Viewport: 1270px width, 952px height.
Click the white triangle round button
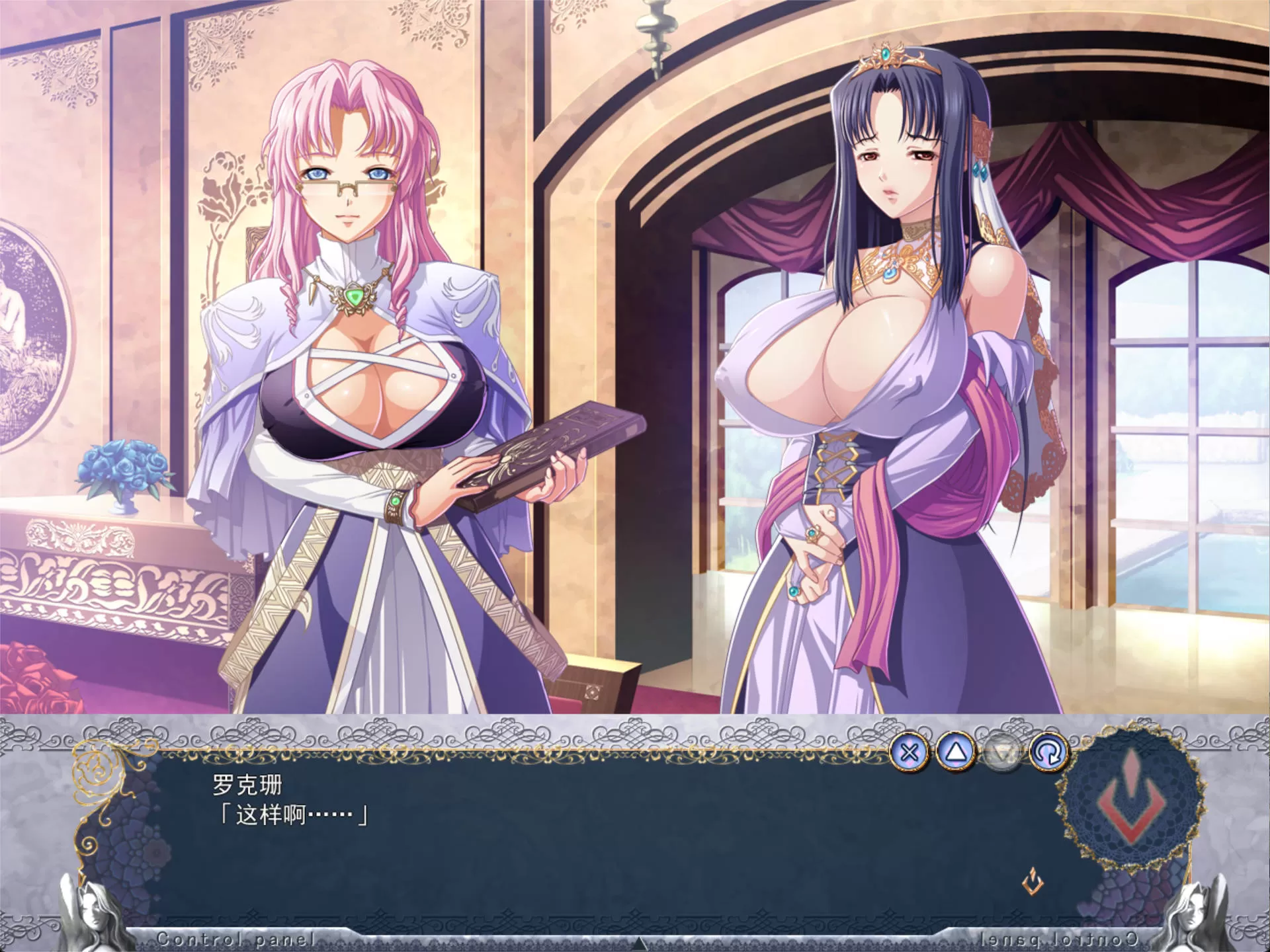(x=956, y=752)
